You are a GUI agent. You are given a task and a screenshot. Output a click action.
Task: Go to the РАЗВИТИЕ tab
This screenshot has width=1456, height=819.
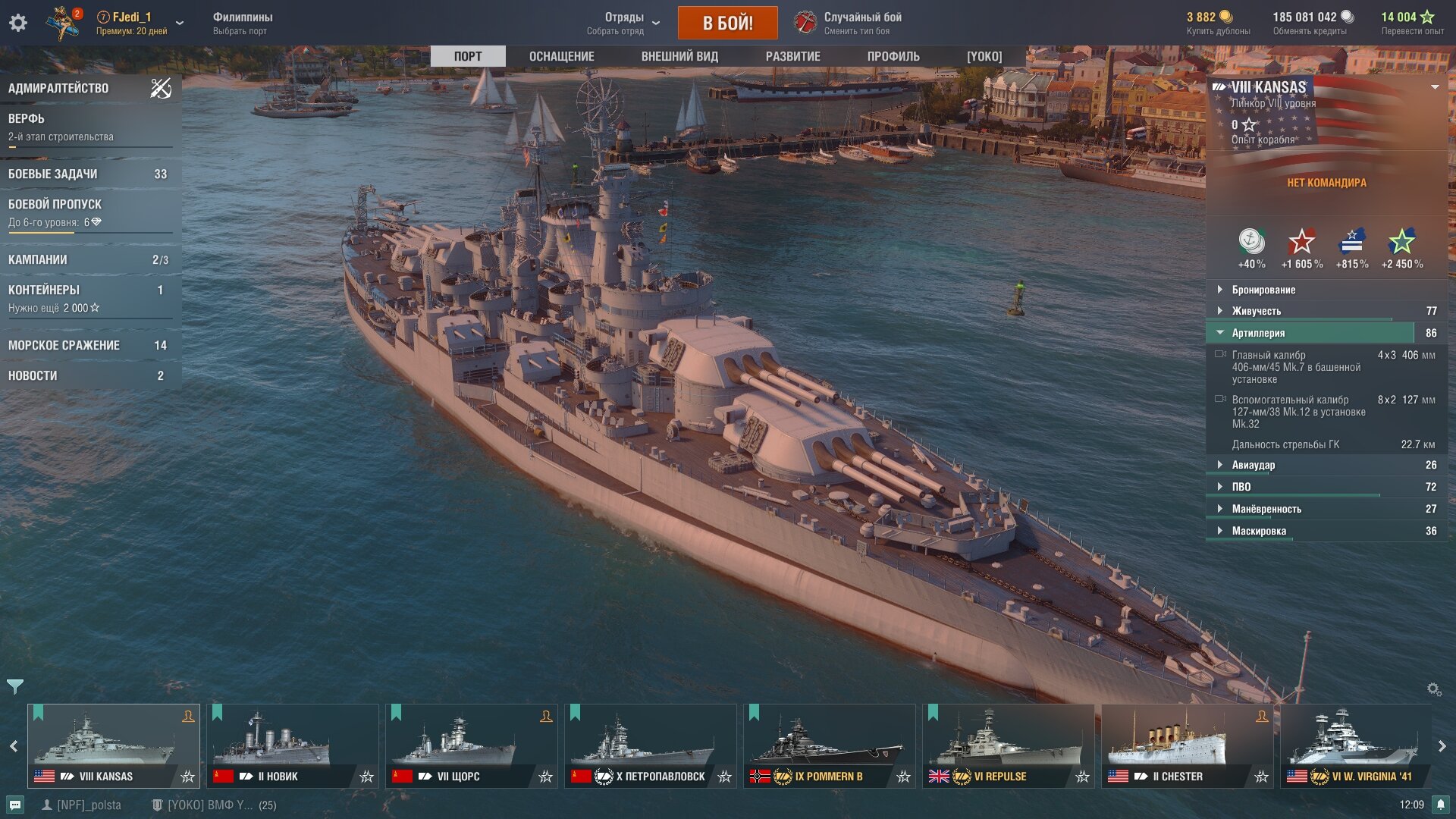792,57
